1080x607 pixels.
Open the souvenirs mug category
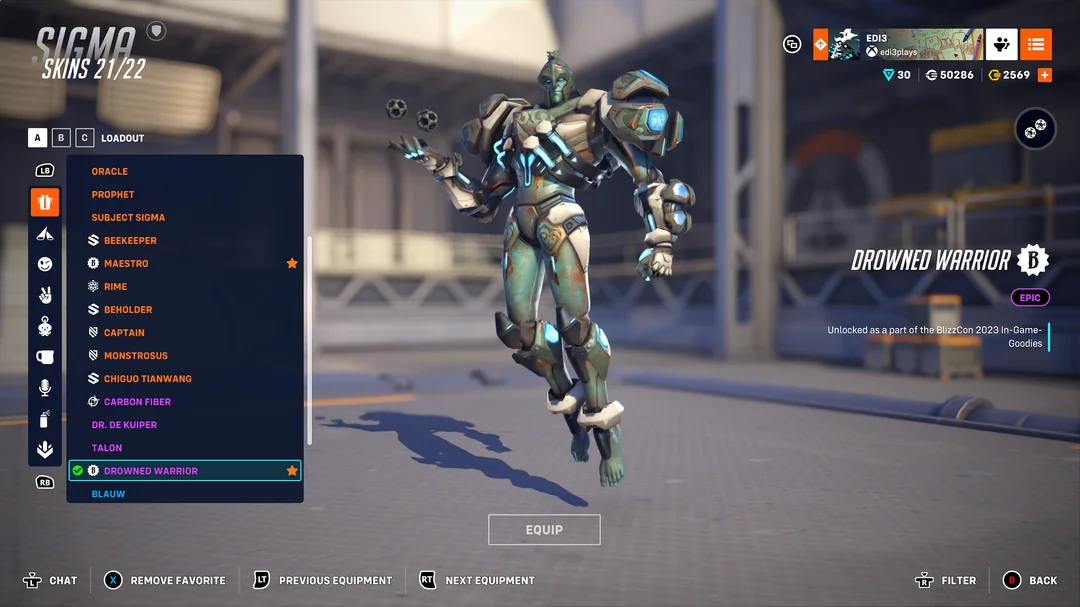45,357
